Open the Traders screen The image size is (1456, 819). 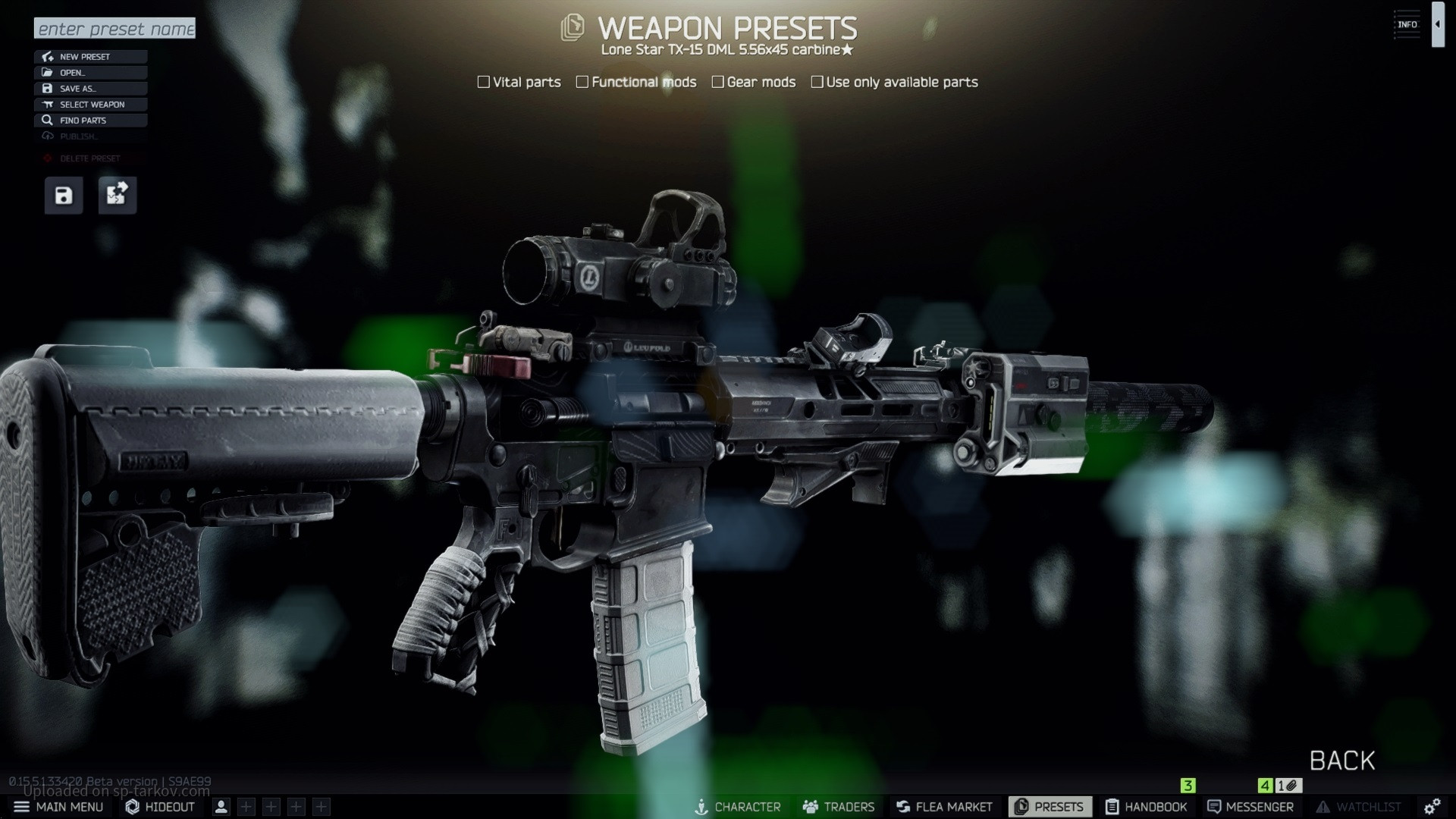pos(839,807)
